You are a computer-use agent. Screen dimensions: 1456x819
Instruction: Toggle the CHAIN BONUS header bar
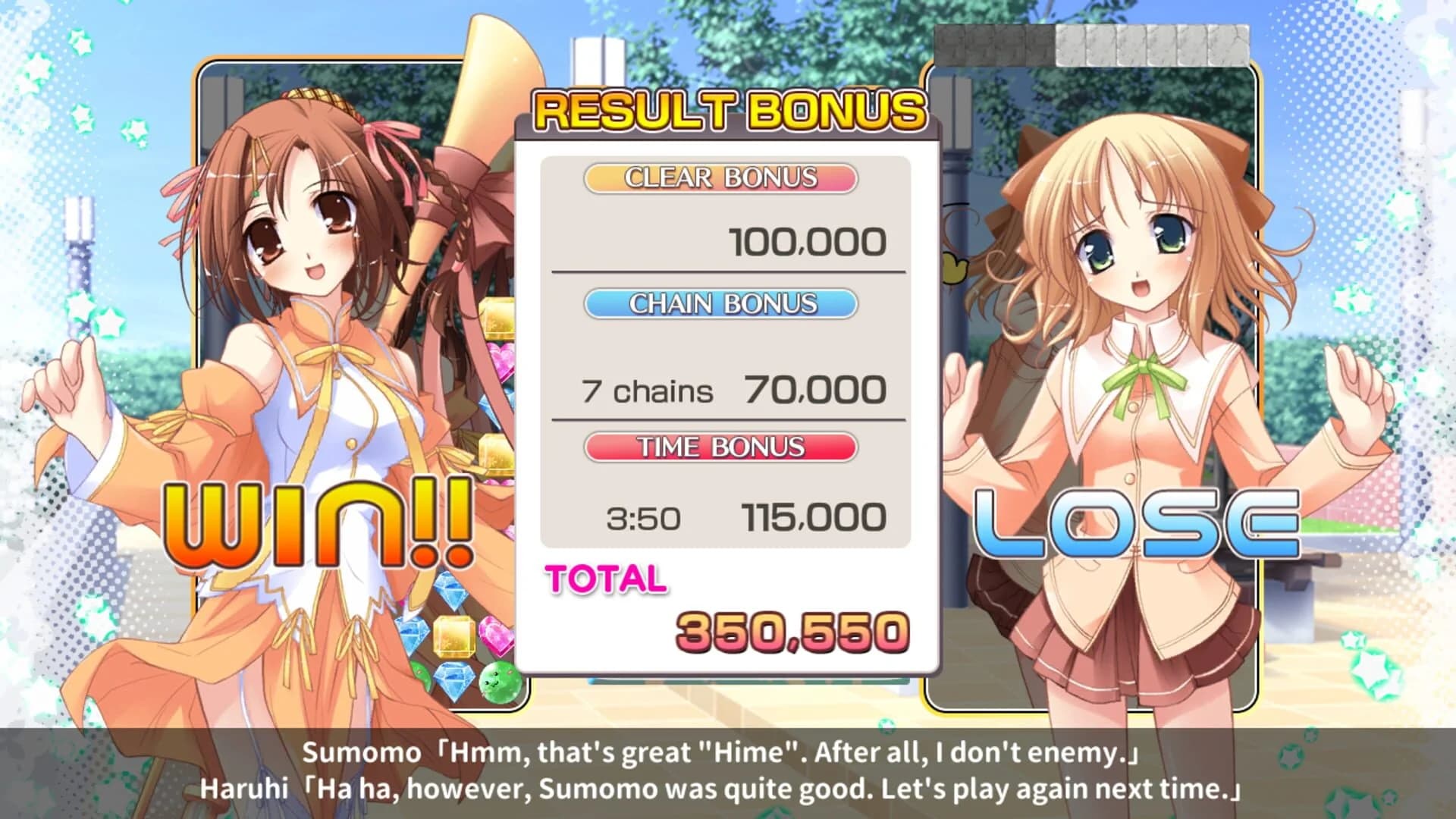click(x=722, y=303)
